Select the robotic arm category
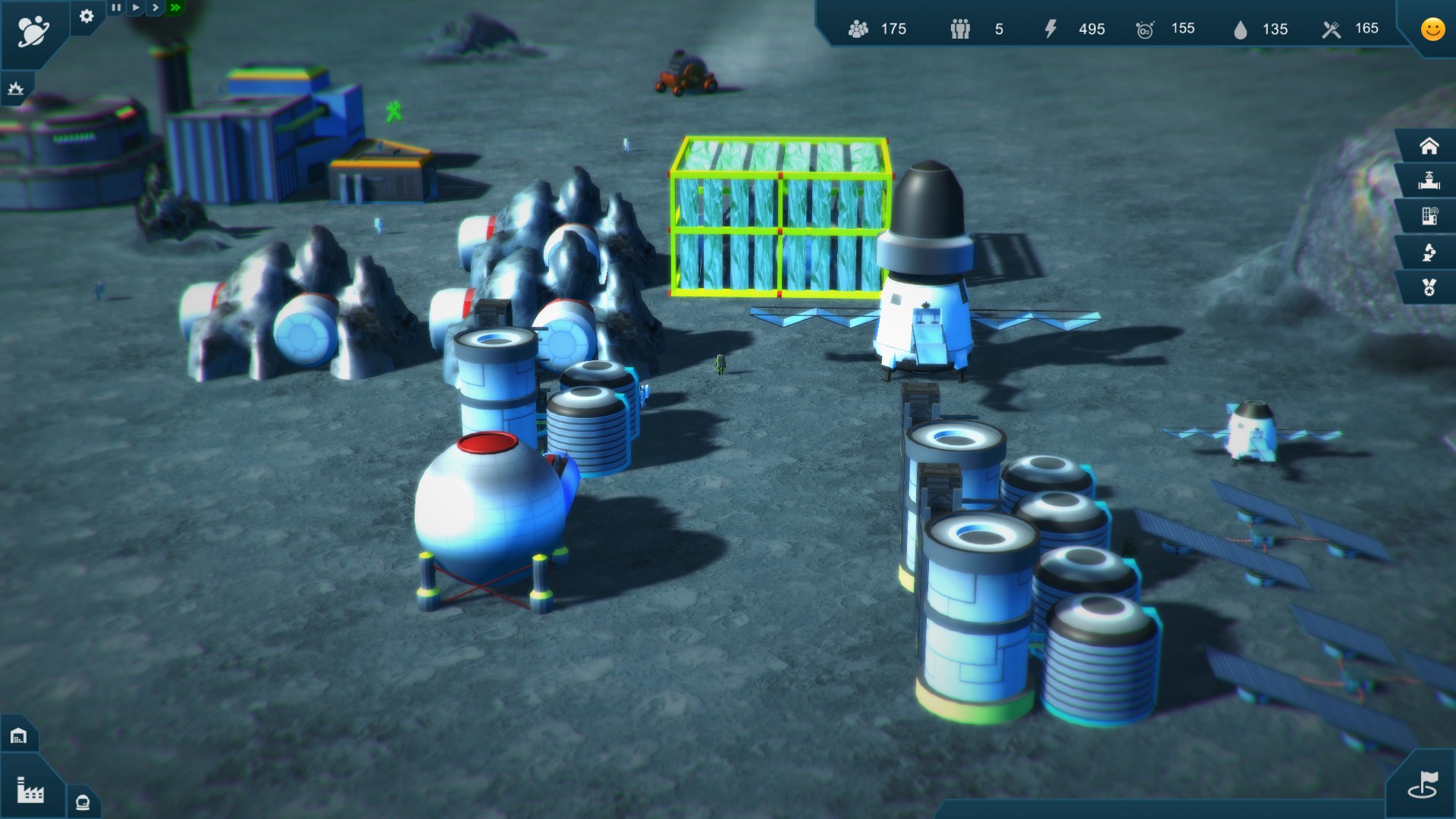 click(1429, 253)
